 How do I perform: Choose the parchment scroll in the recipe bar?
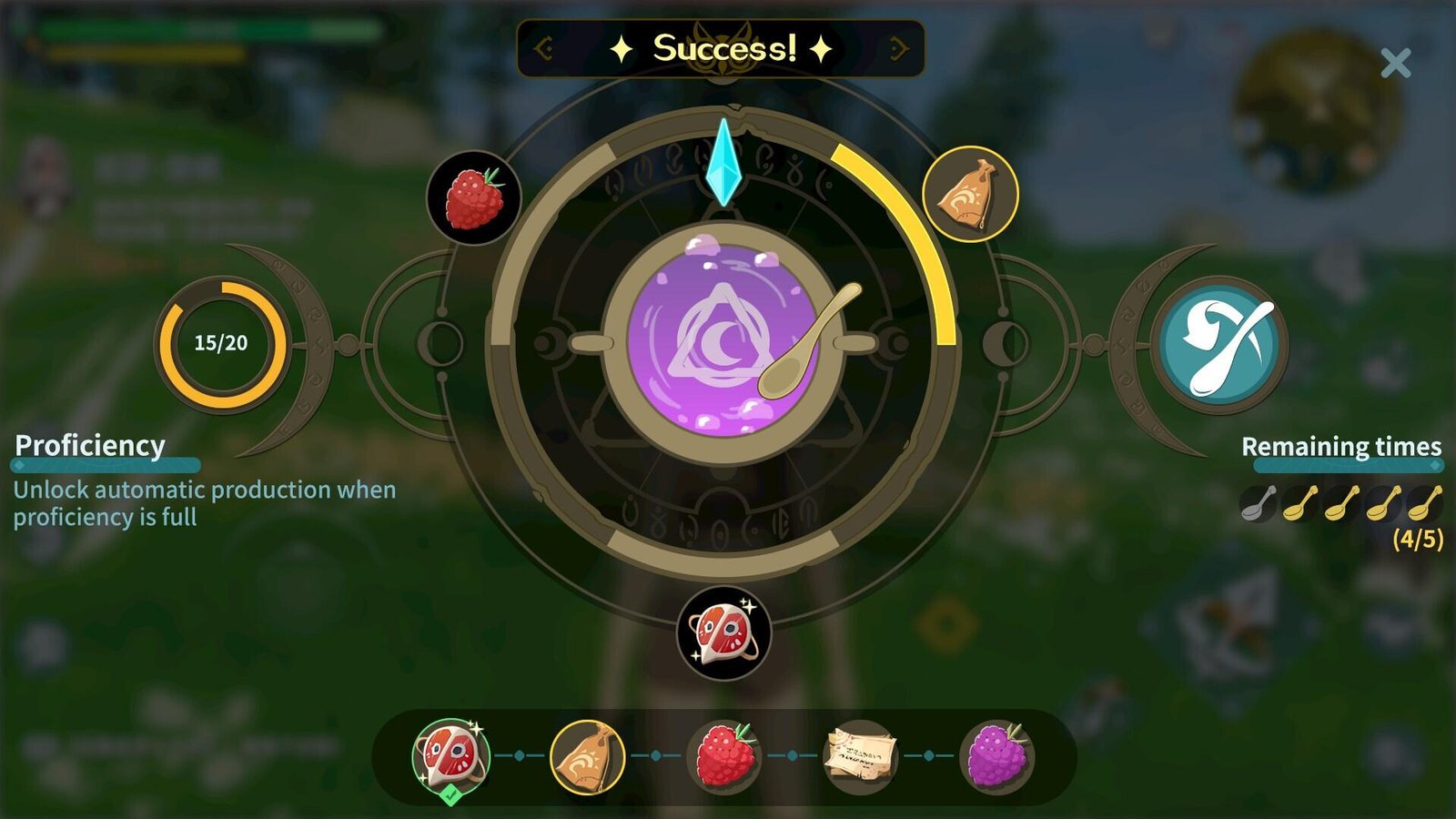click(860, 756)
